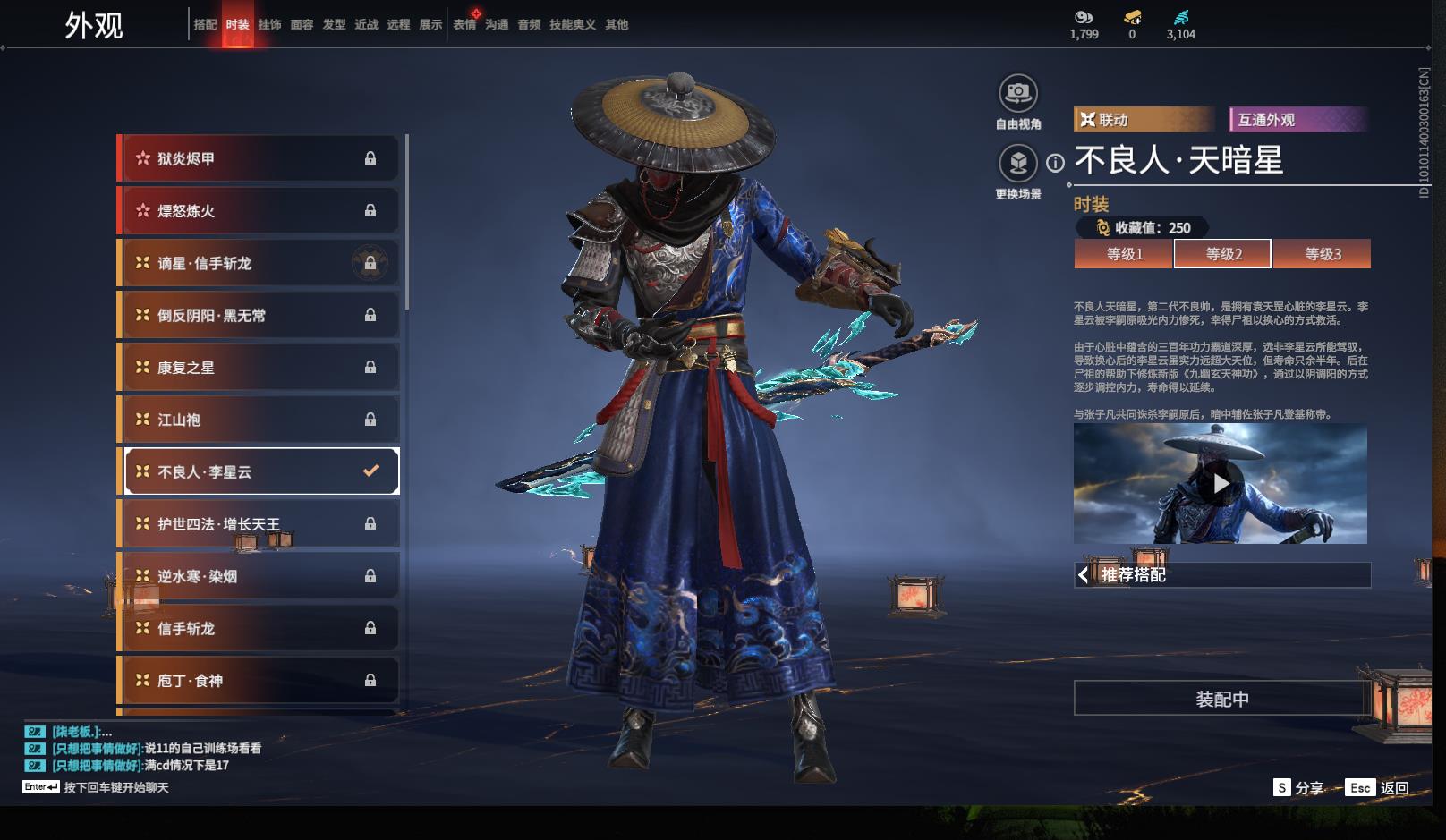Select the 表情 emotes tab
1446x840 pixels.
click(x=464, y=25)
